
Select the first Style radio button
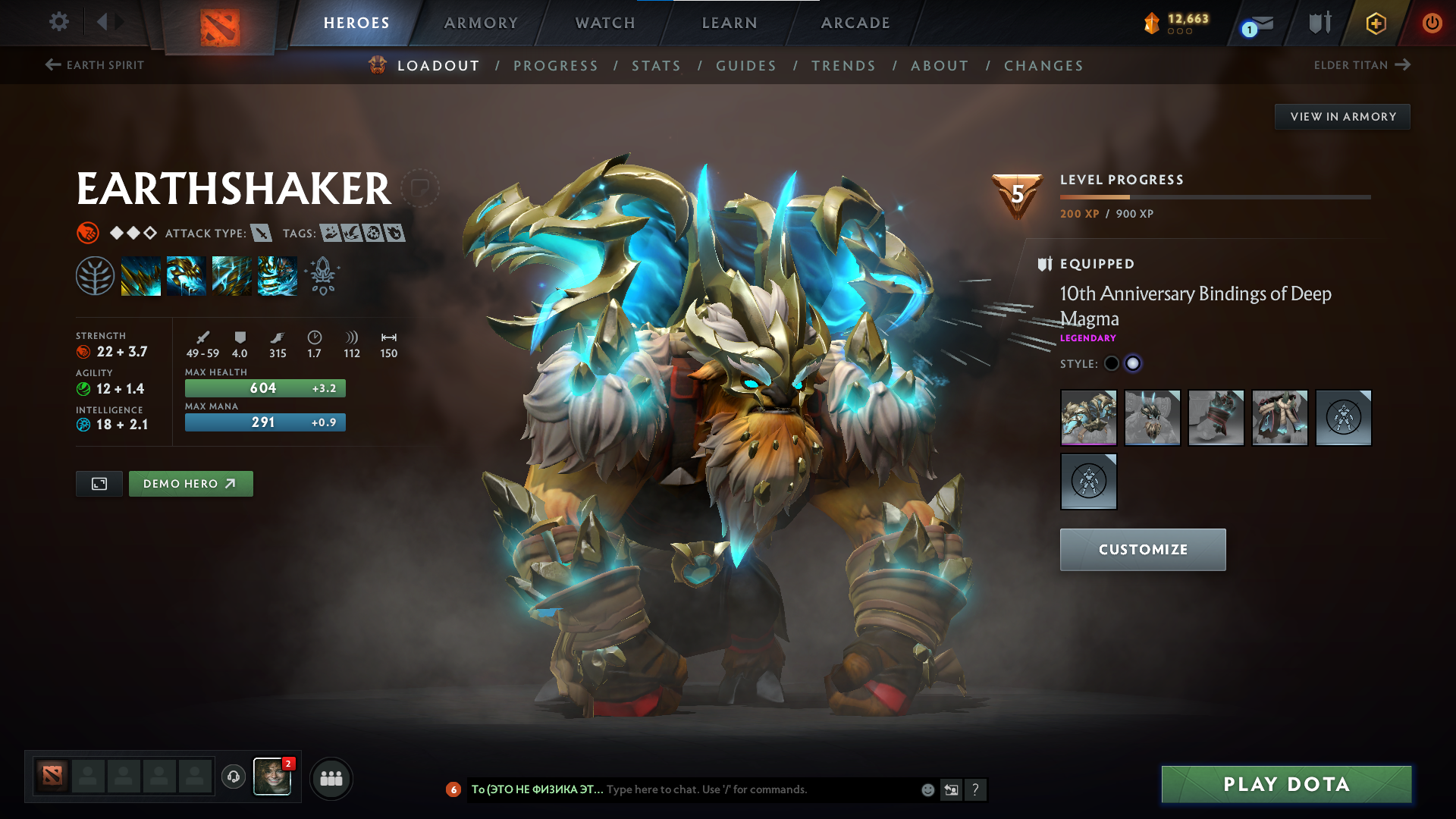pos(1112,363)
